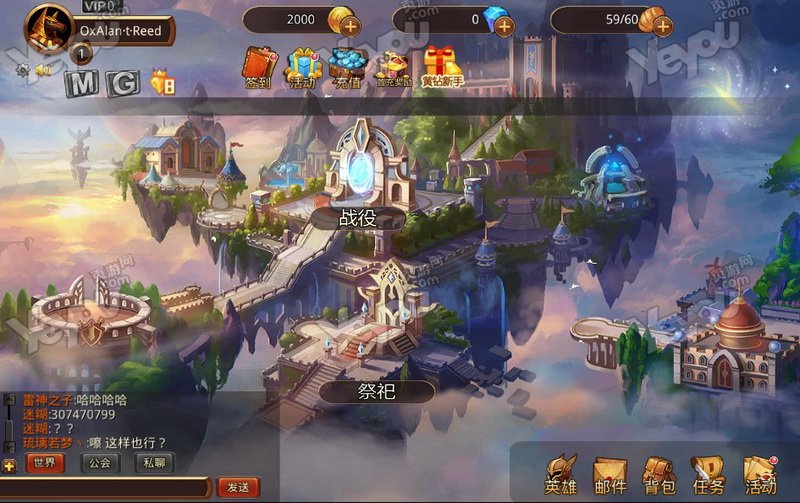
Task: Open the 首充奖励 first-recharge reward chest
Action: click(x=393, y=66)
